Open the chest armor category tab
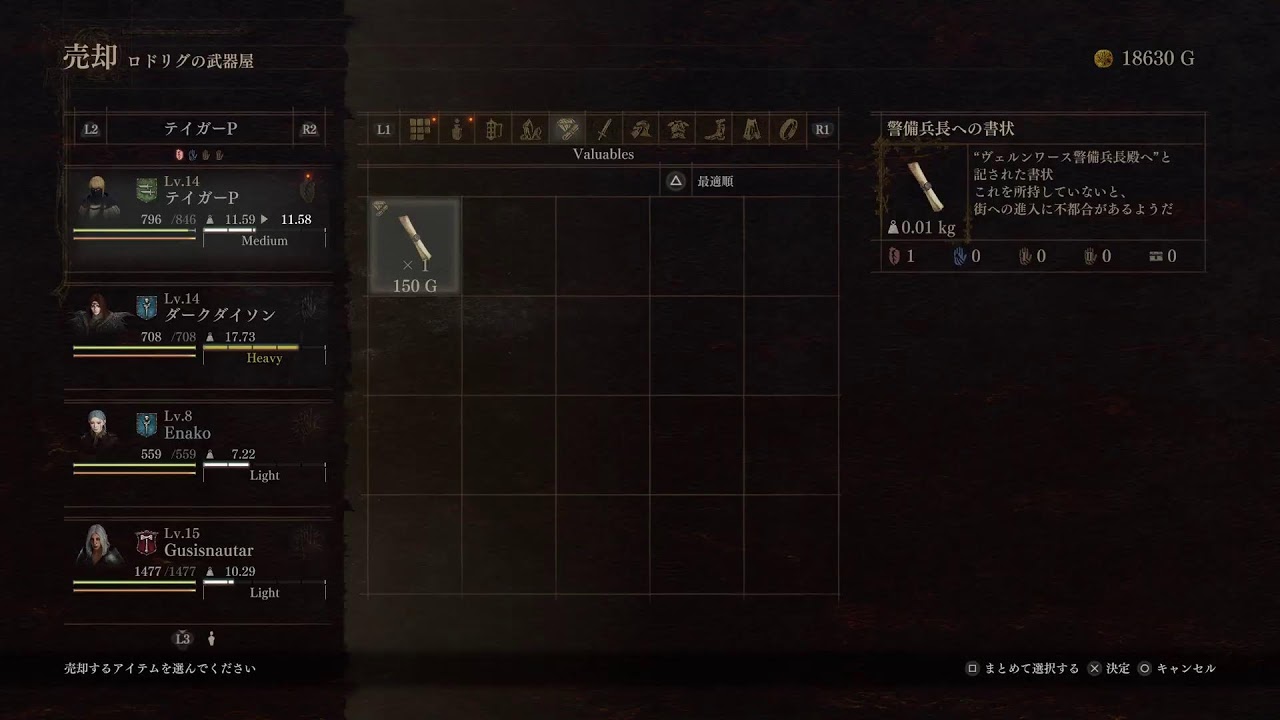This screenshot has width=1280, height=720. pos(678,129)
